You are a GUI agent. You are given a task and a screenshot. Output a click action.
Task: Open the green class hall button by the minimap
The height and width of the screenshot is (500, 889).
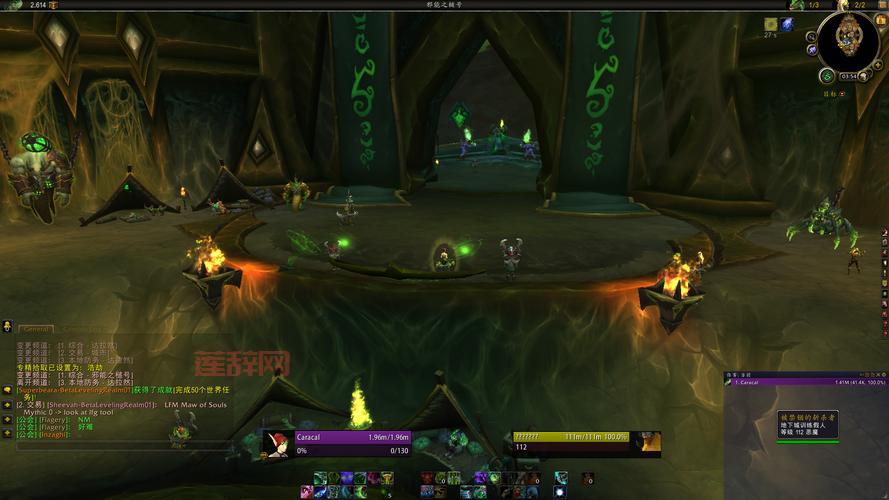point(827,75)
